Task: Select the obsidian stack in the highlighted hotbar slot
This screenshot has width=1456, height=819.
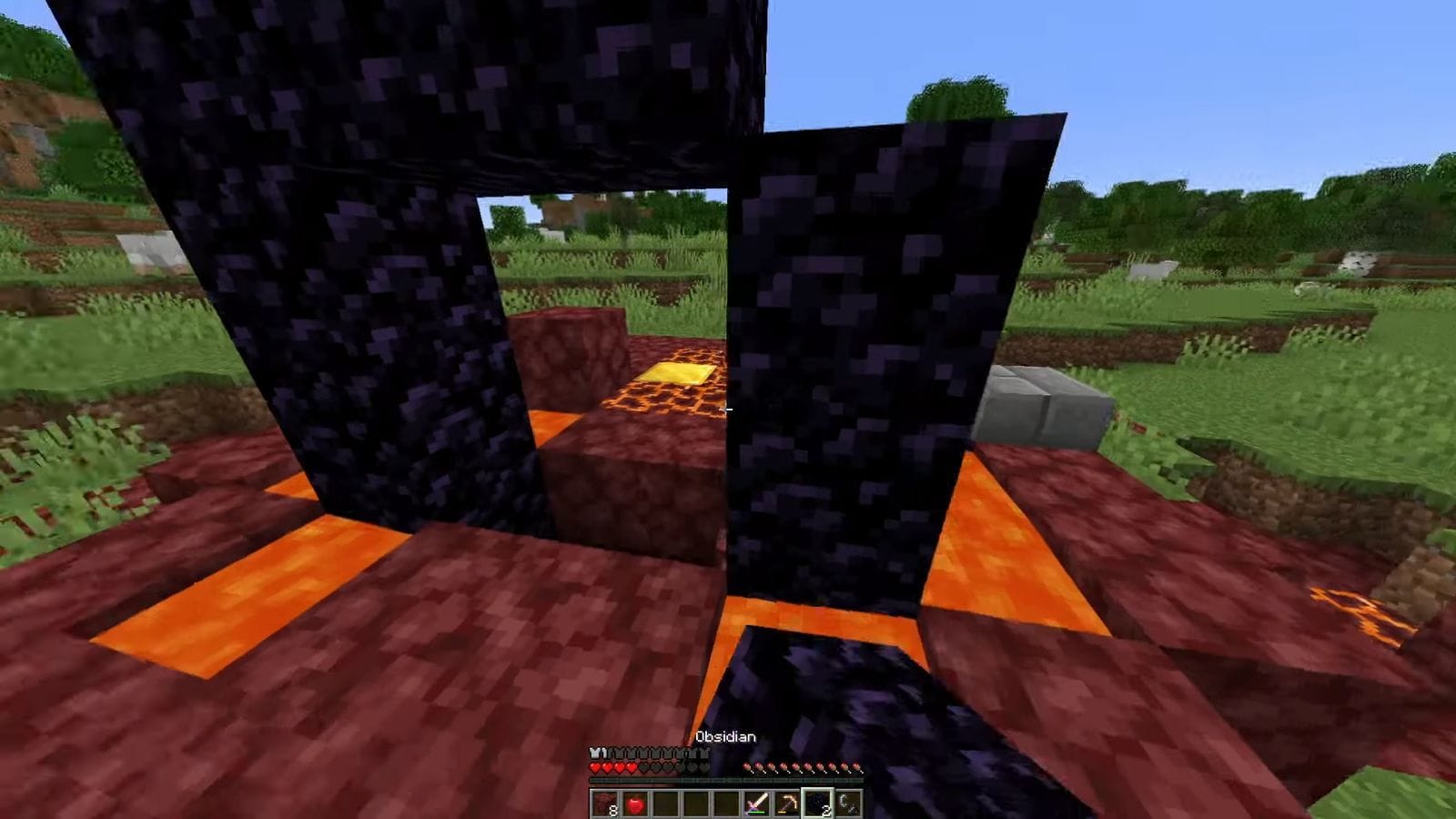Action: 817,803
